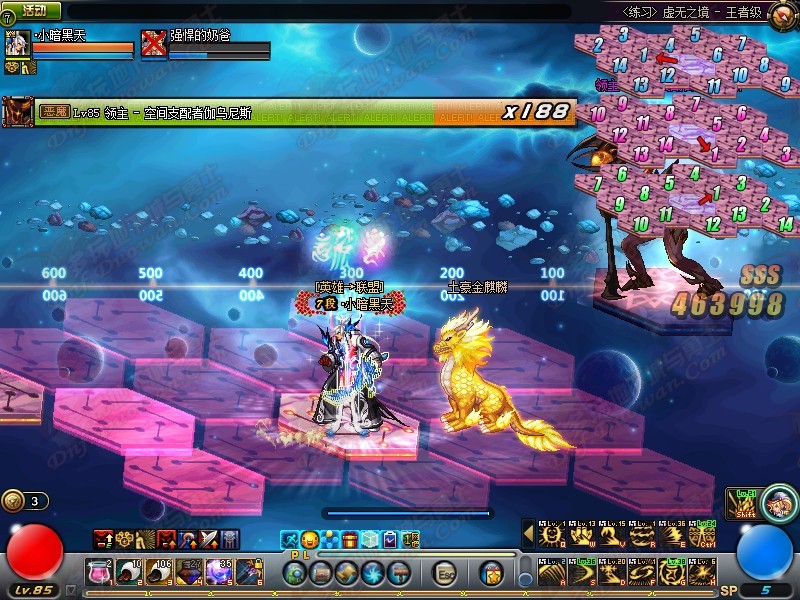Use the pink potion in hotbar slot 1

[x=98, y=573]
